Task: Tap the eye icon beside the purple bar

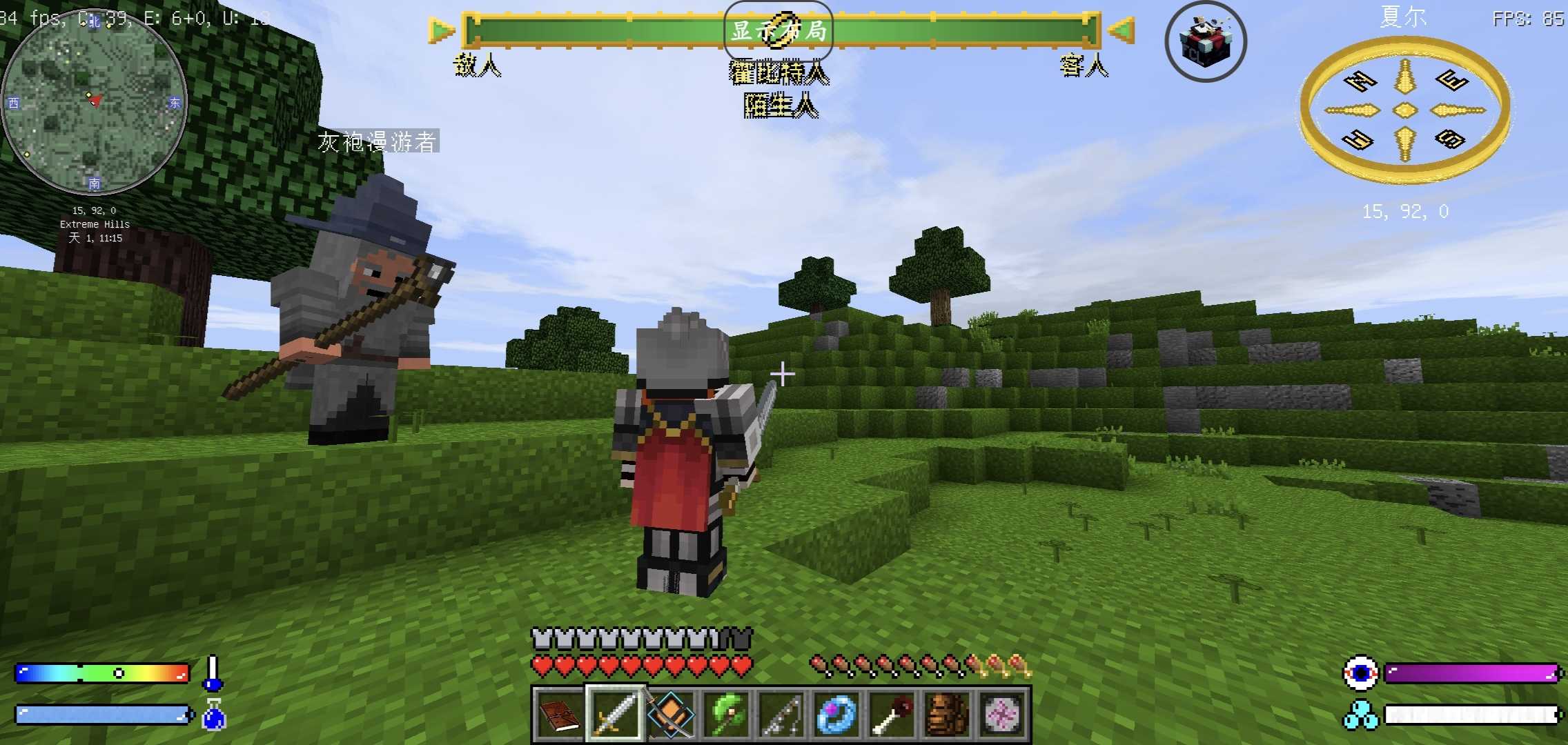Action: (1360, 673)
